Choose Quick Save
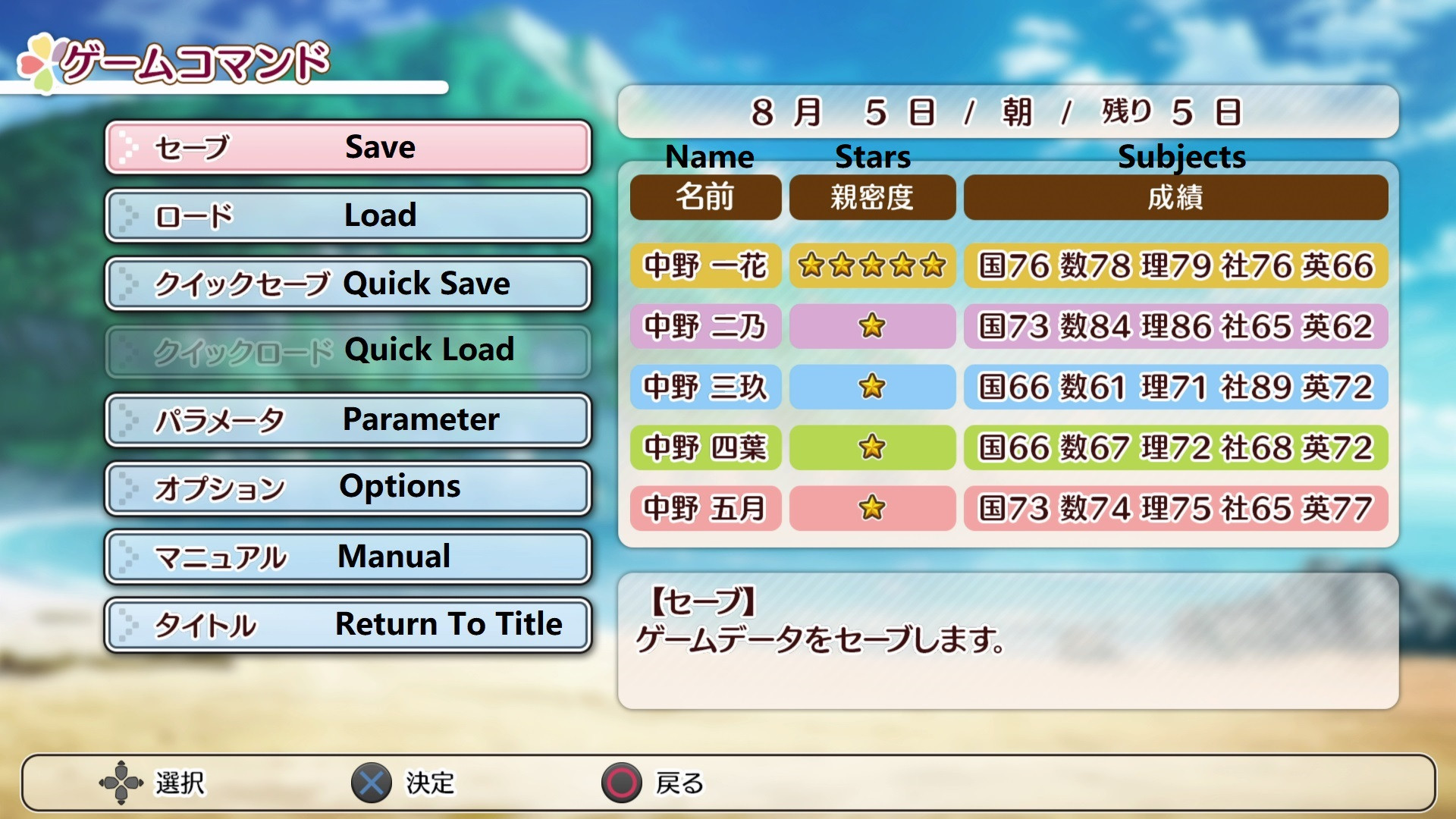This screenshot has width=1456, height=819. click(x=347, y=284)
